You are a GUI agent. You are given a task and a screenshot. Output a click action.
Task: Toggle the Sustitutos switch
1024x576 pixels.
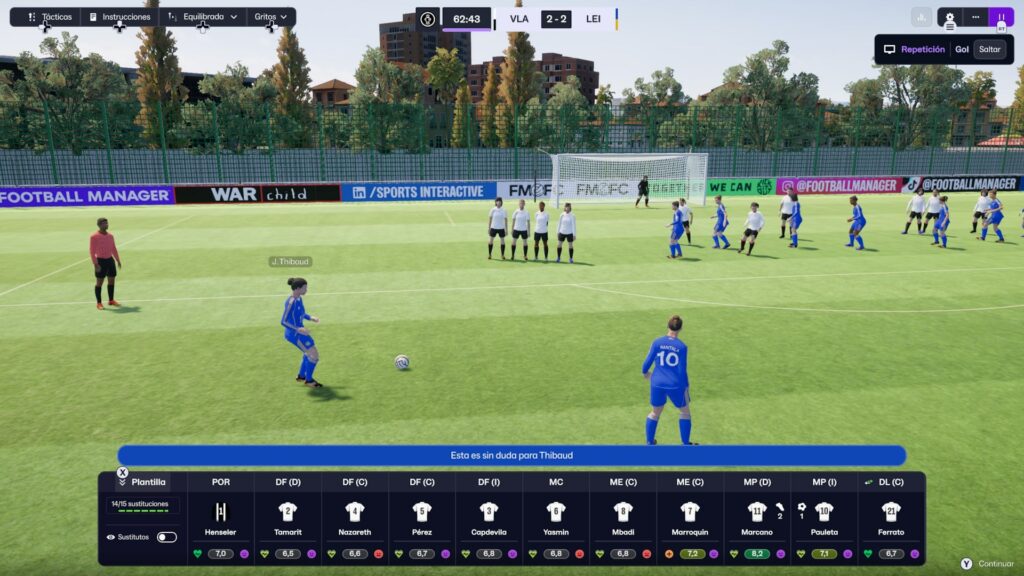[x=167, y=537]
